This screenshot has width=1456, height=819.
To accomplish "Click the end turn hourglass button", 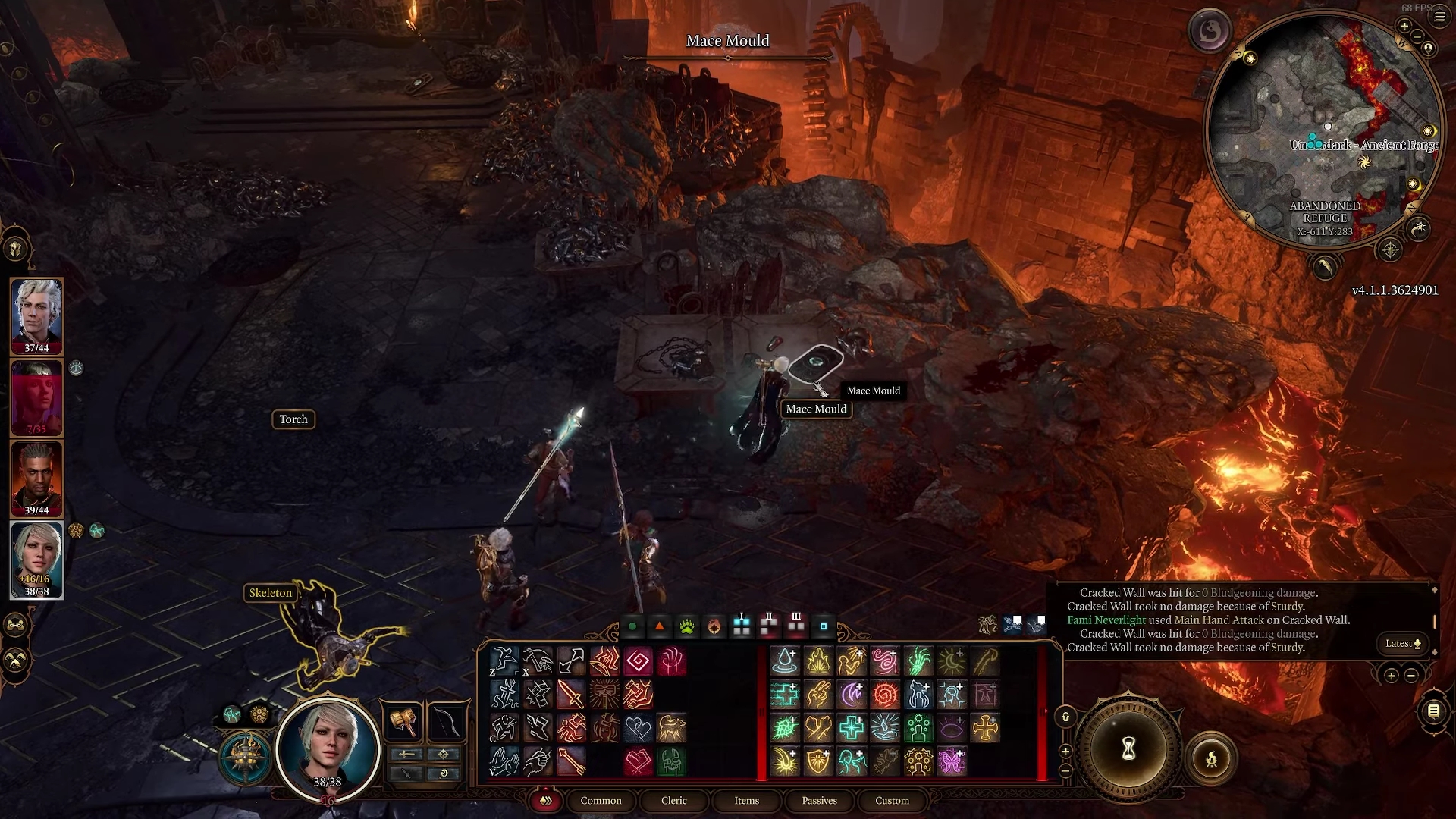I will click(1128, 749).
